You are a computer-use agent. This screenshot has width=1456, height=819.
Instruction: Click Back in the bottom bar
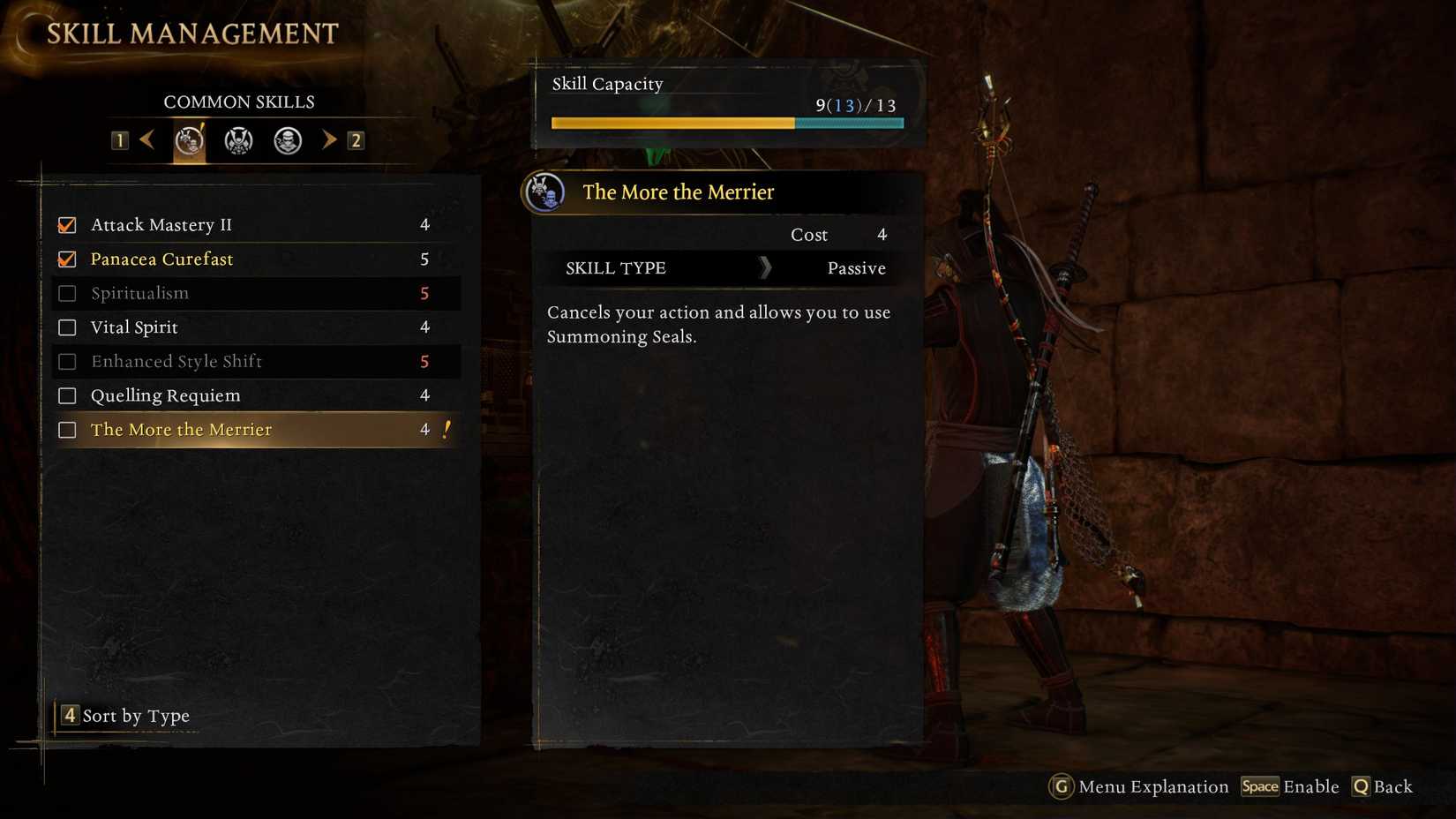(x=1393, y=786)
